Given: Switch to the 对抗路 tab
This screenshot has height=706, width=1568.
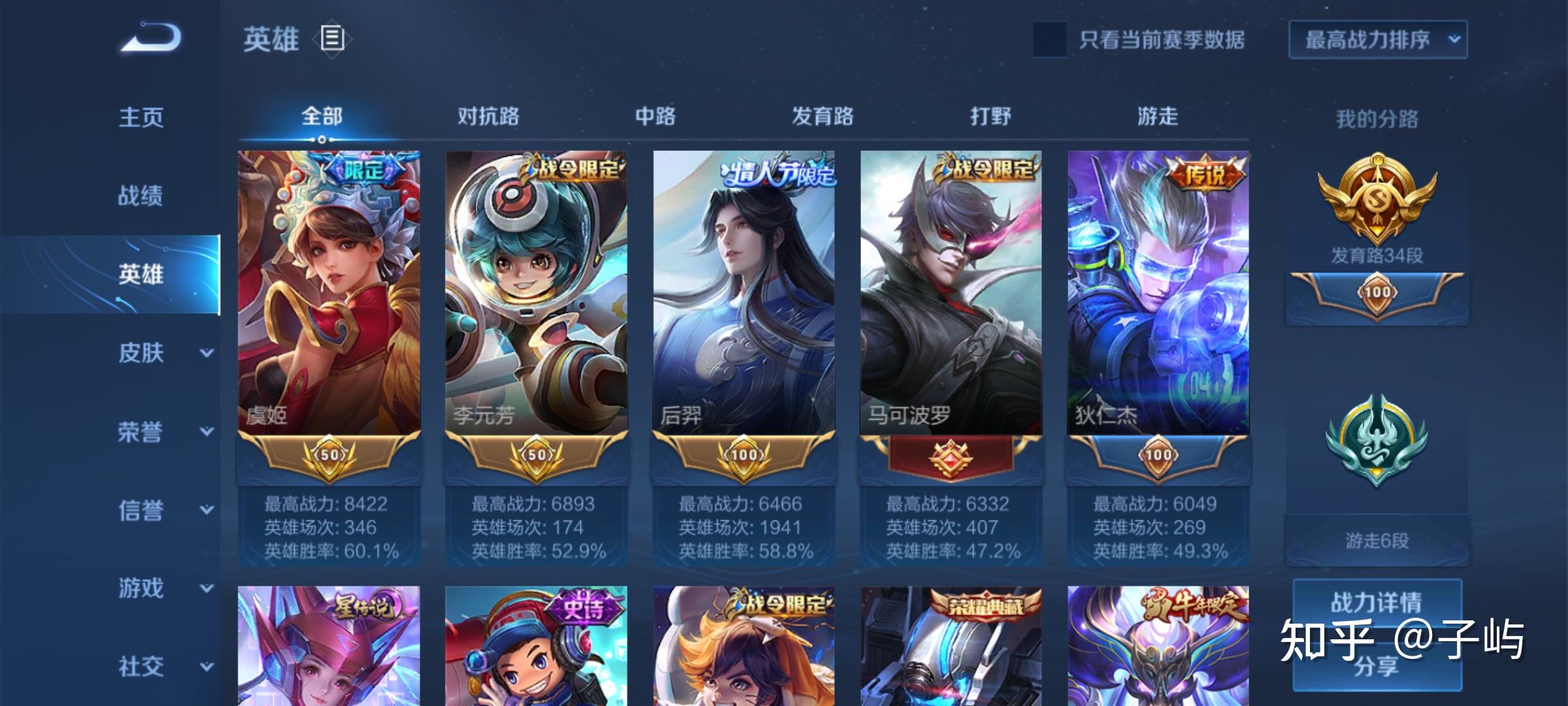Looking at the screenshot, I should pyautogui.click(x=488, y=116).
